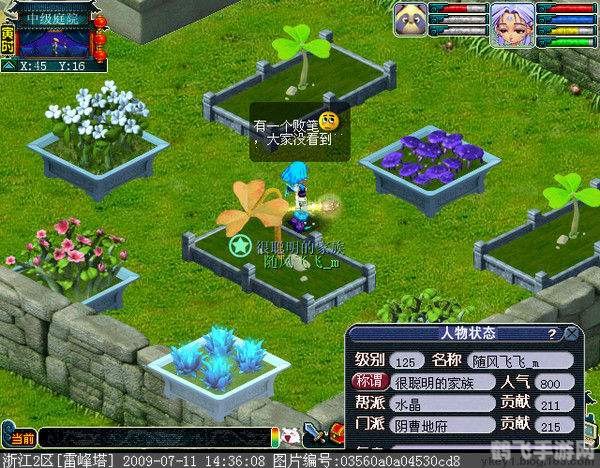The width and height of the screenshot is (600, 468).
Task: Click the red 称谓 title button
Action: [x=366, y=381]
